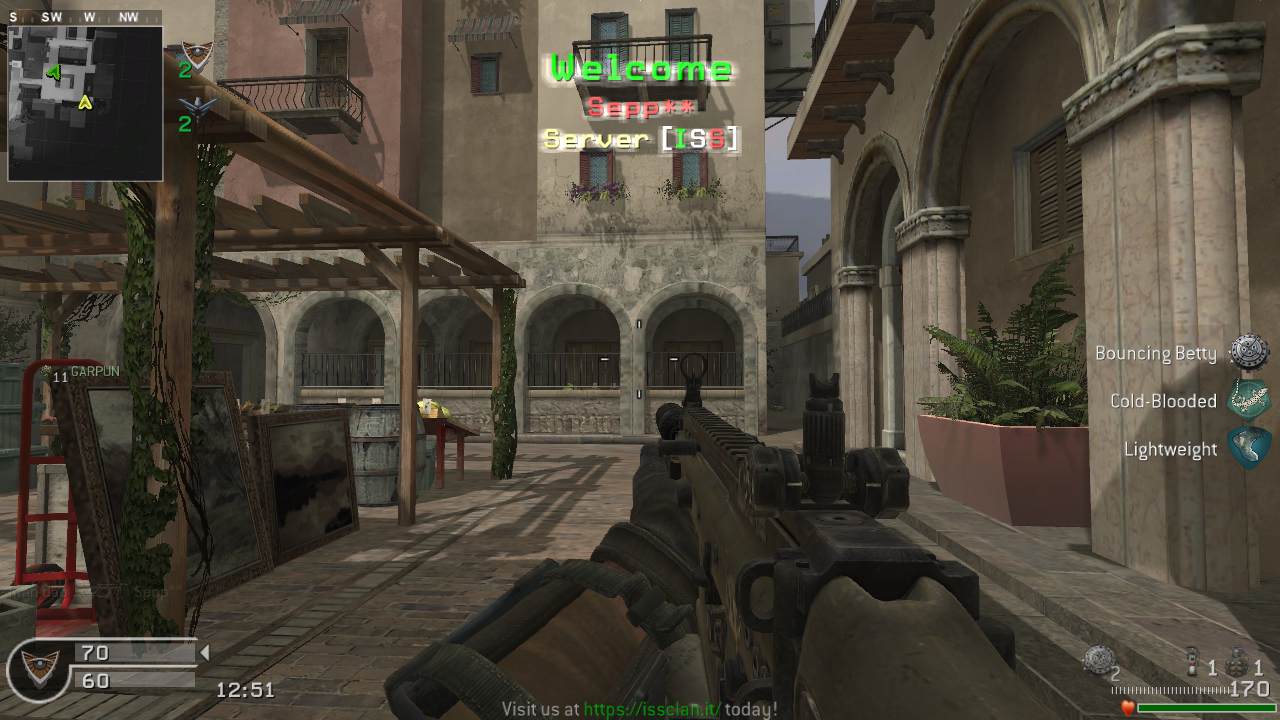Click the Lightweight perk icon

1249,448
